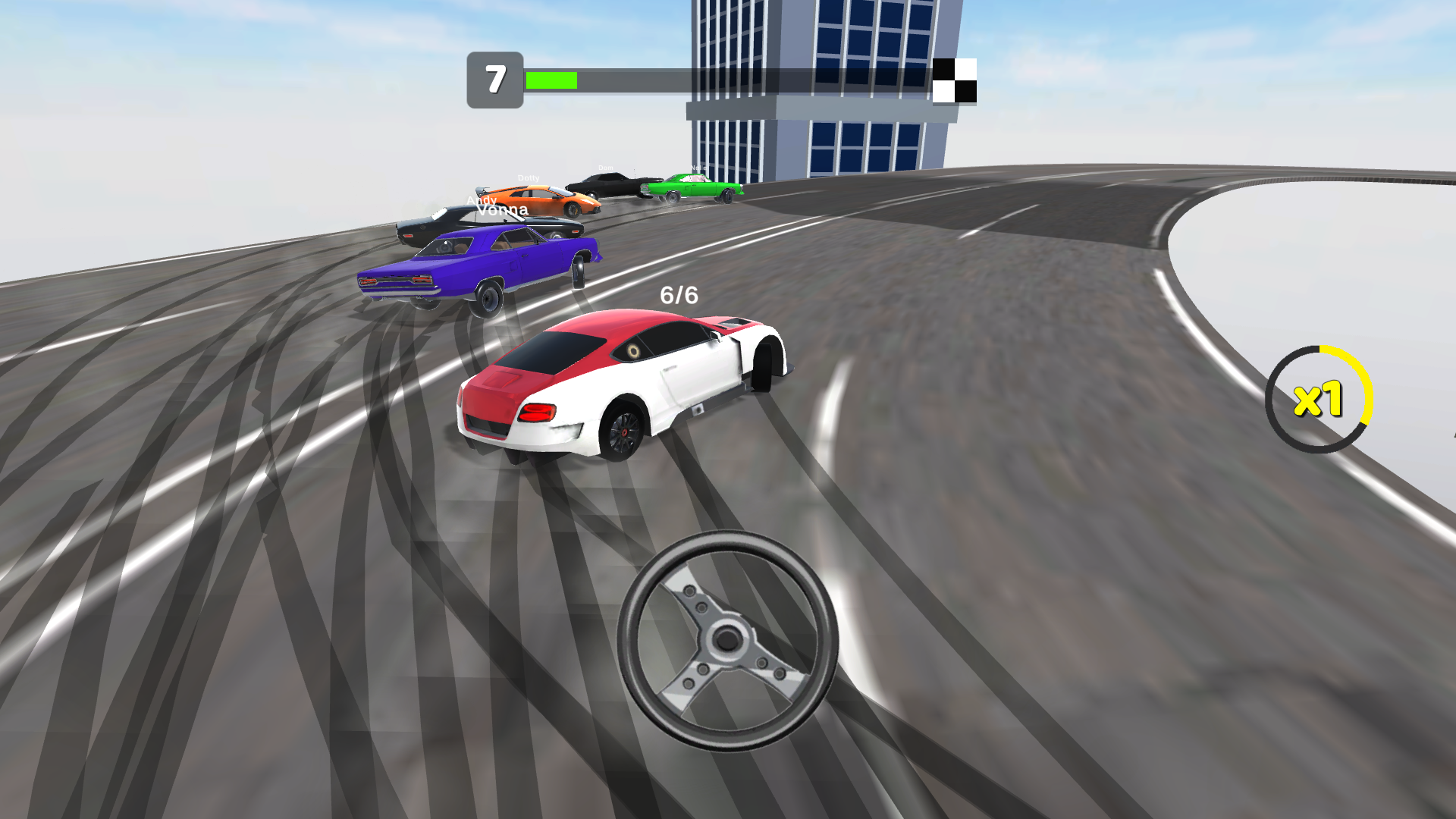Select the name label above Dotty's car
1456x819 pixels.
(529, 178)
